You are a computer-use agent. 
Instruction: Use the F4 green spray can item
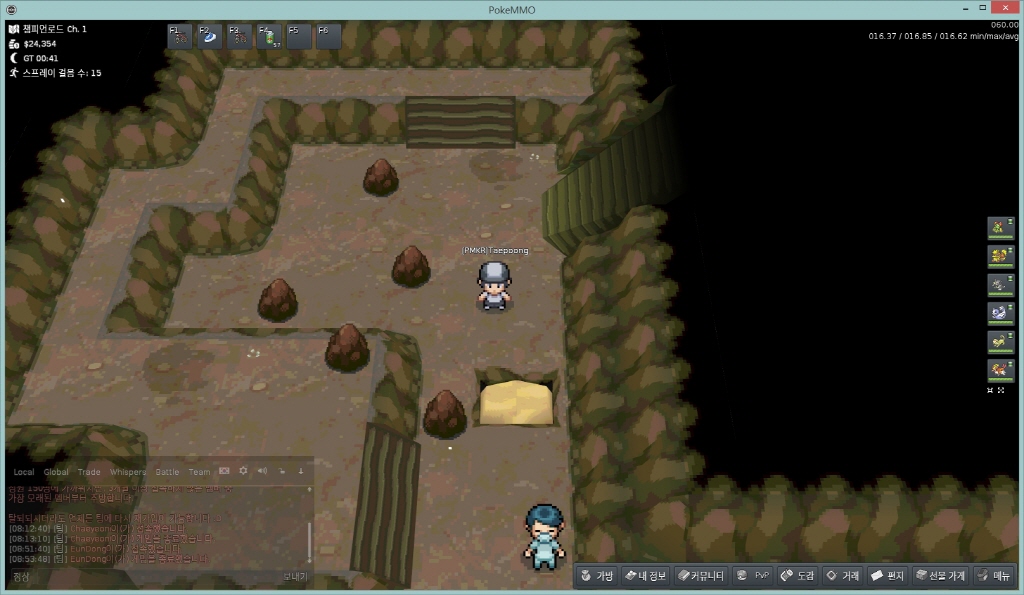point(270,37)
